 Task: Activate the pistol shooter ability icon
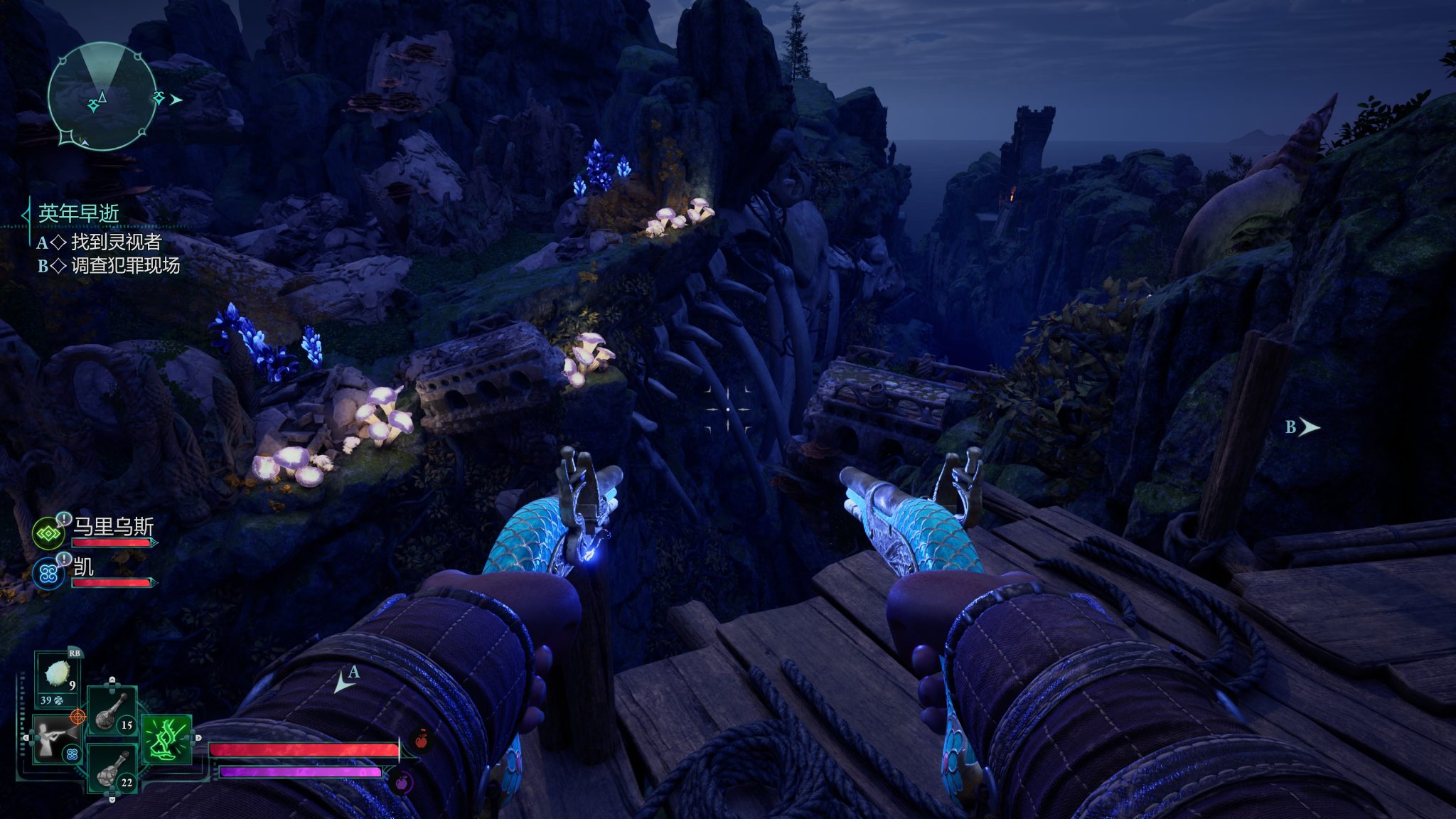pyautogui.click(x=57, y=739)
